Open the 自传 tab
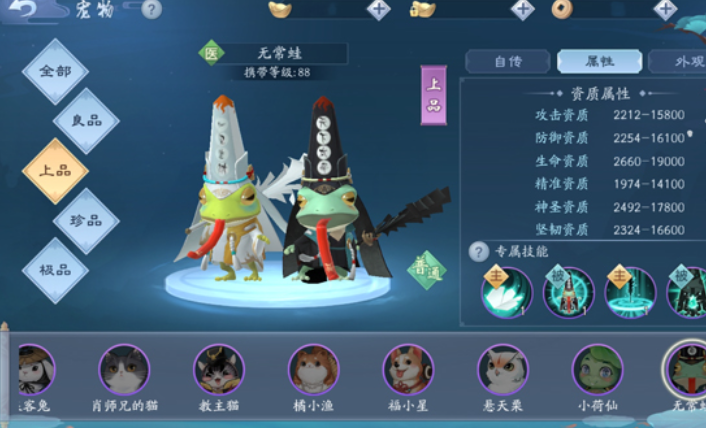 [508, 62]
